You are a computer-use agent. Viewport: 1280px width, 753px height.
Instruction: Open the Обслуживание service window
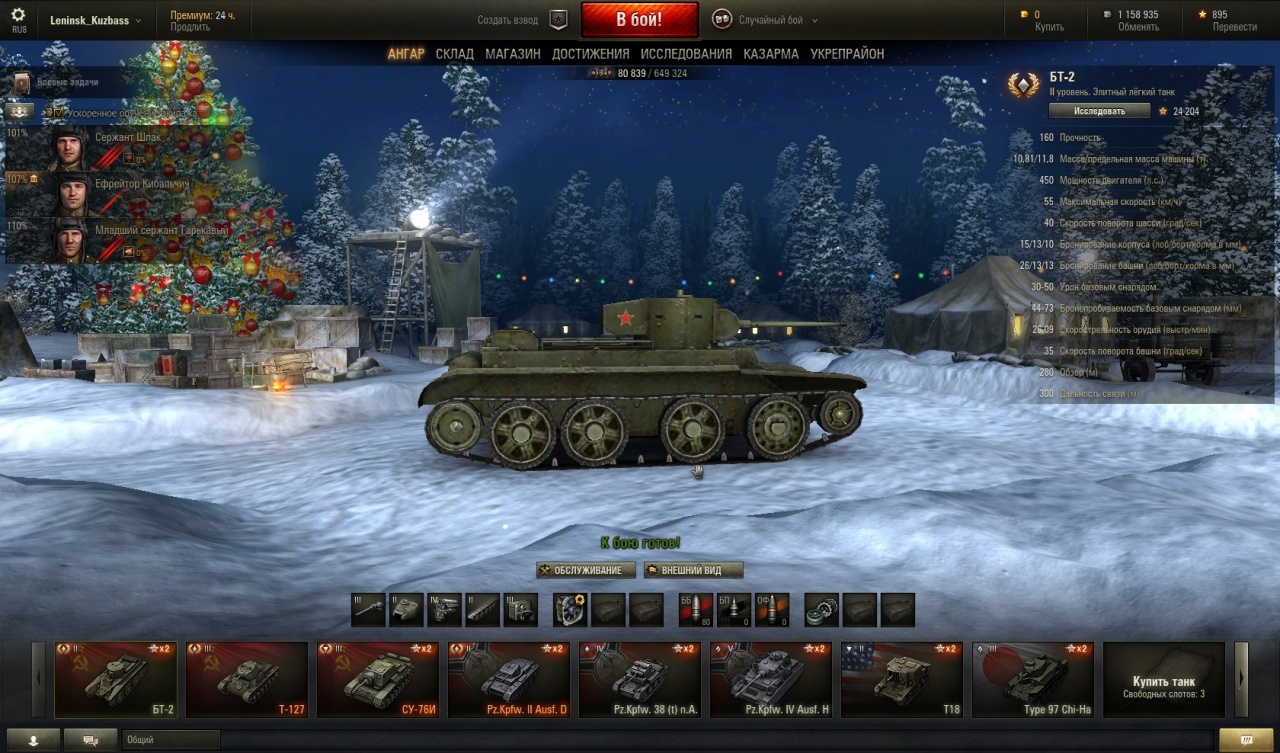[586, 570]
